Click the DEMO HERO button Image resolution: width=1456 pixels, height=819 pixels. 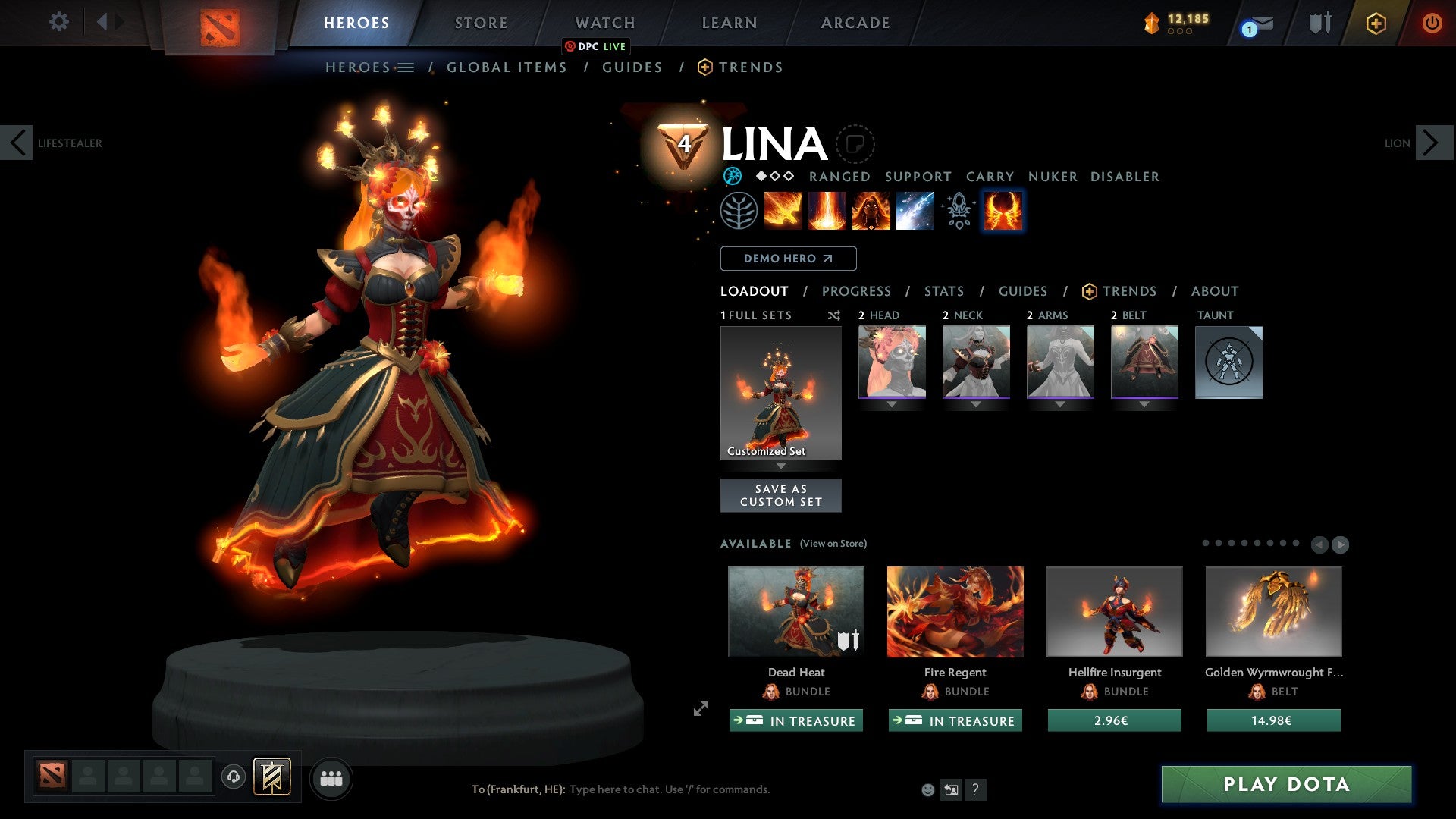787,259
